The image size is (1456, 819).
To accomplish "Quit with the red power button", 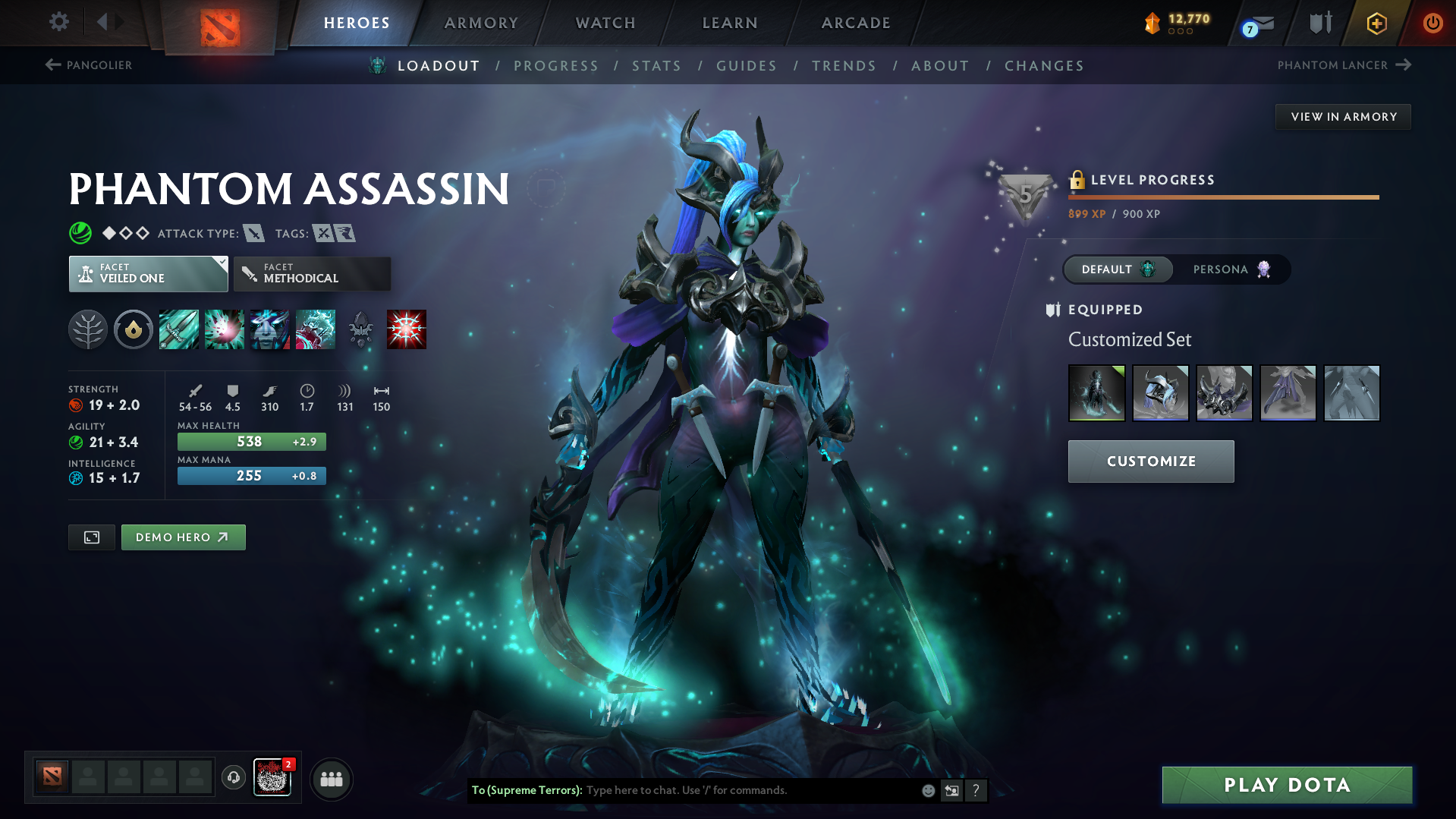I will pyautogui.click(x=1432, y=23).
